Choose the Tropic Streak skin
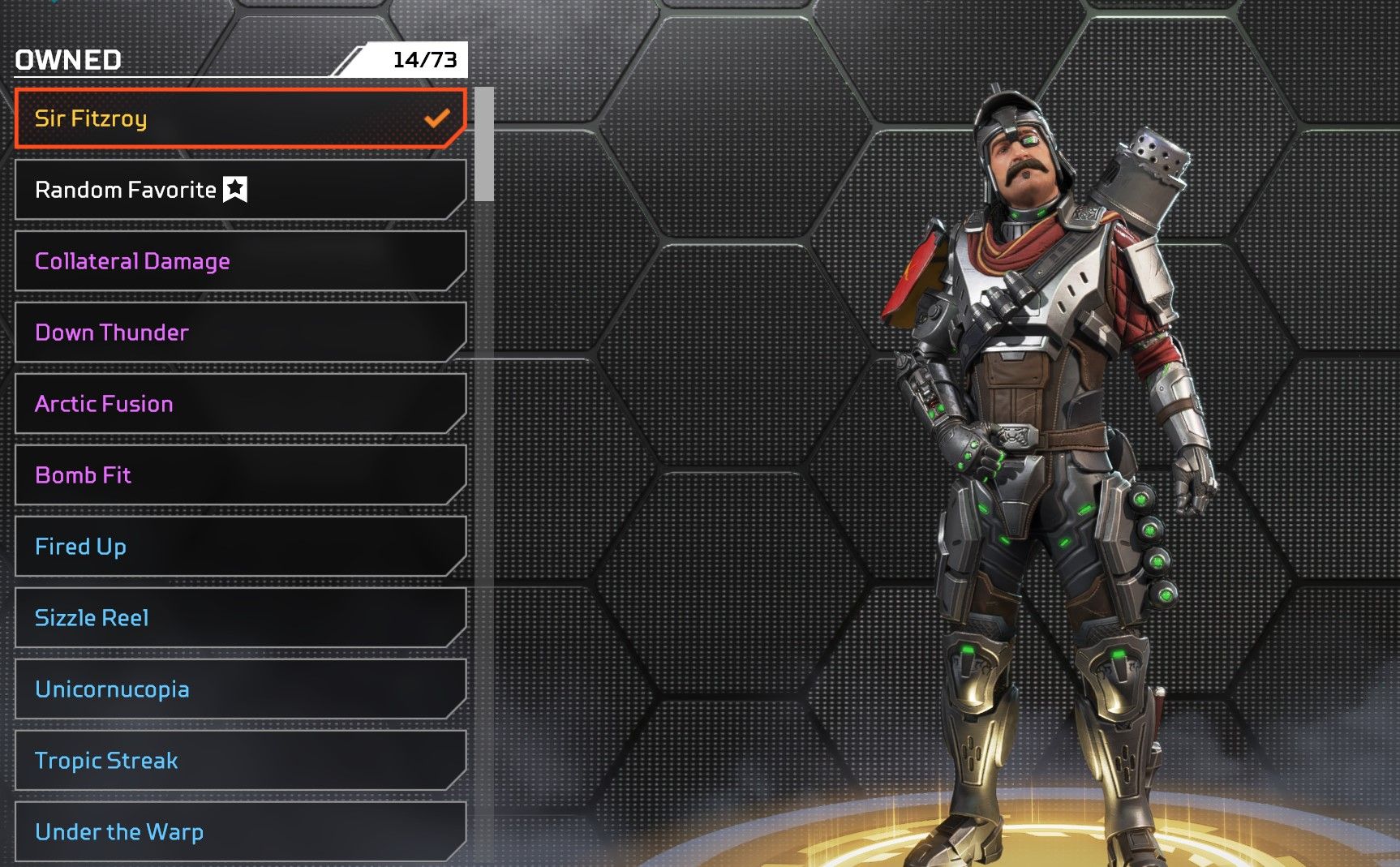This screenshot has width=1400, height=867. tap(240, 761)
